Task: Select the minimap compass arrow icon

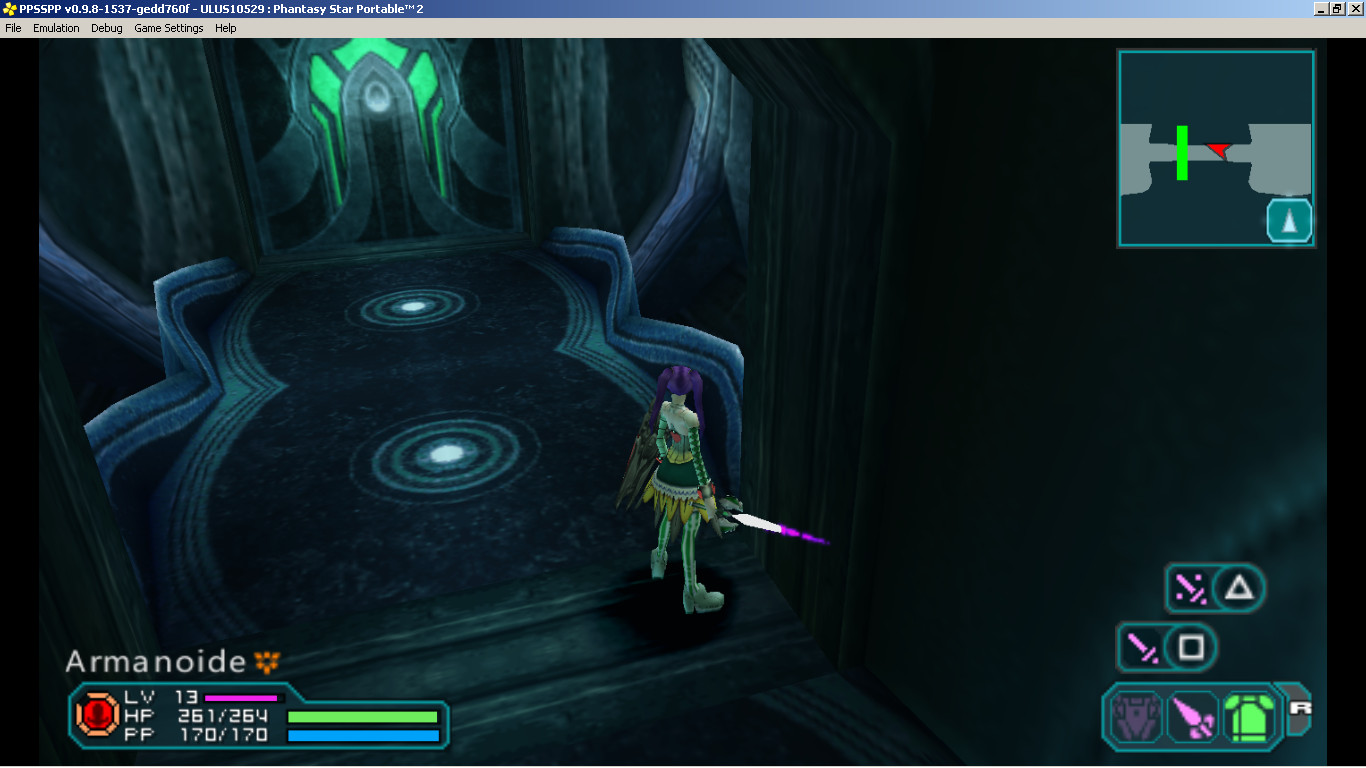Action: pyautogui.click(x=1289, y=221)
